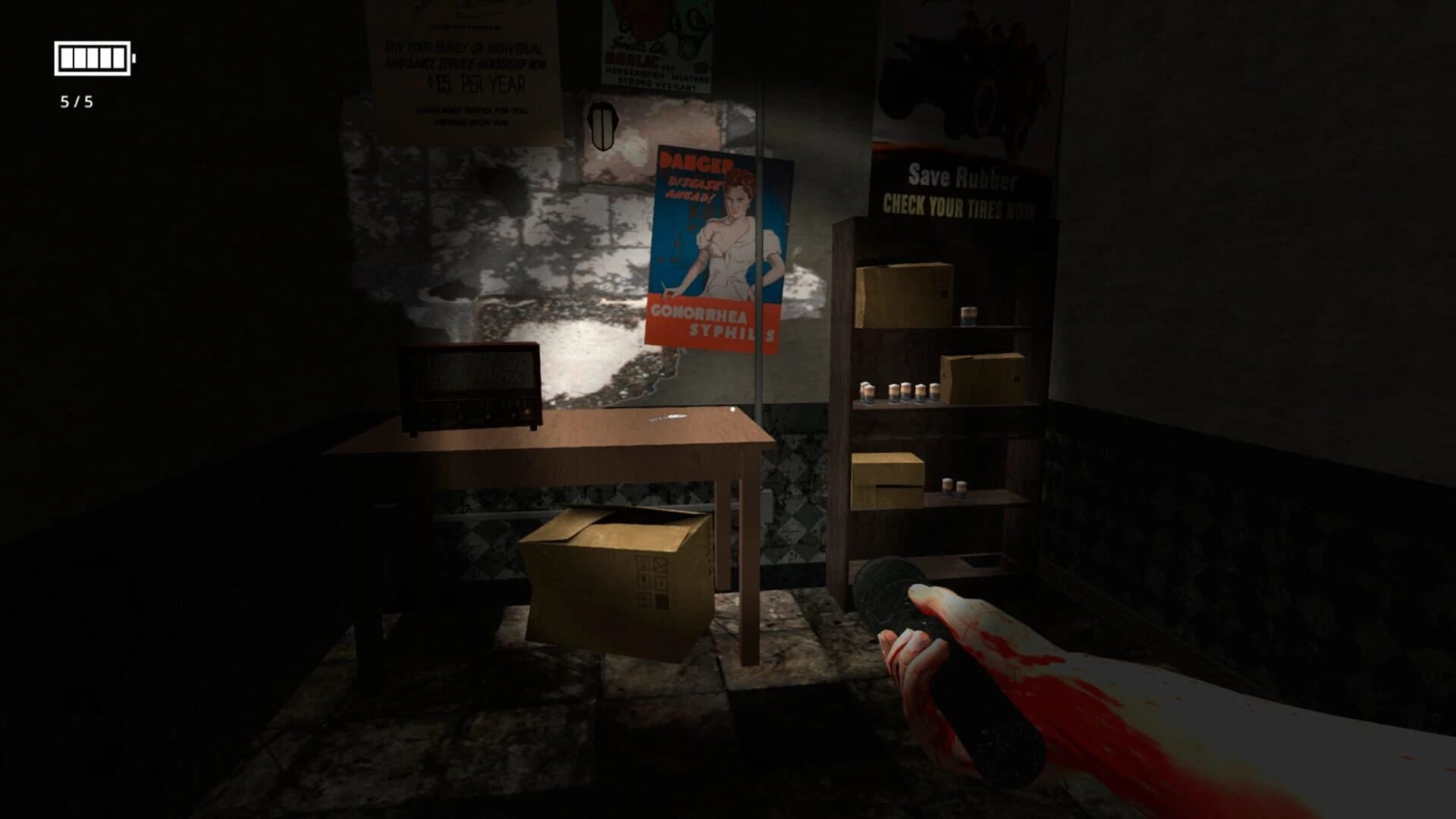The width and height of the screenshot is (1456, 819).
Task: Click the jar beside the lower shelf box
Action: pos(948,485)
